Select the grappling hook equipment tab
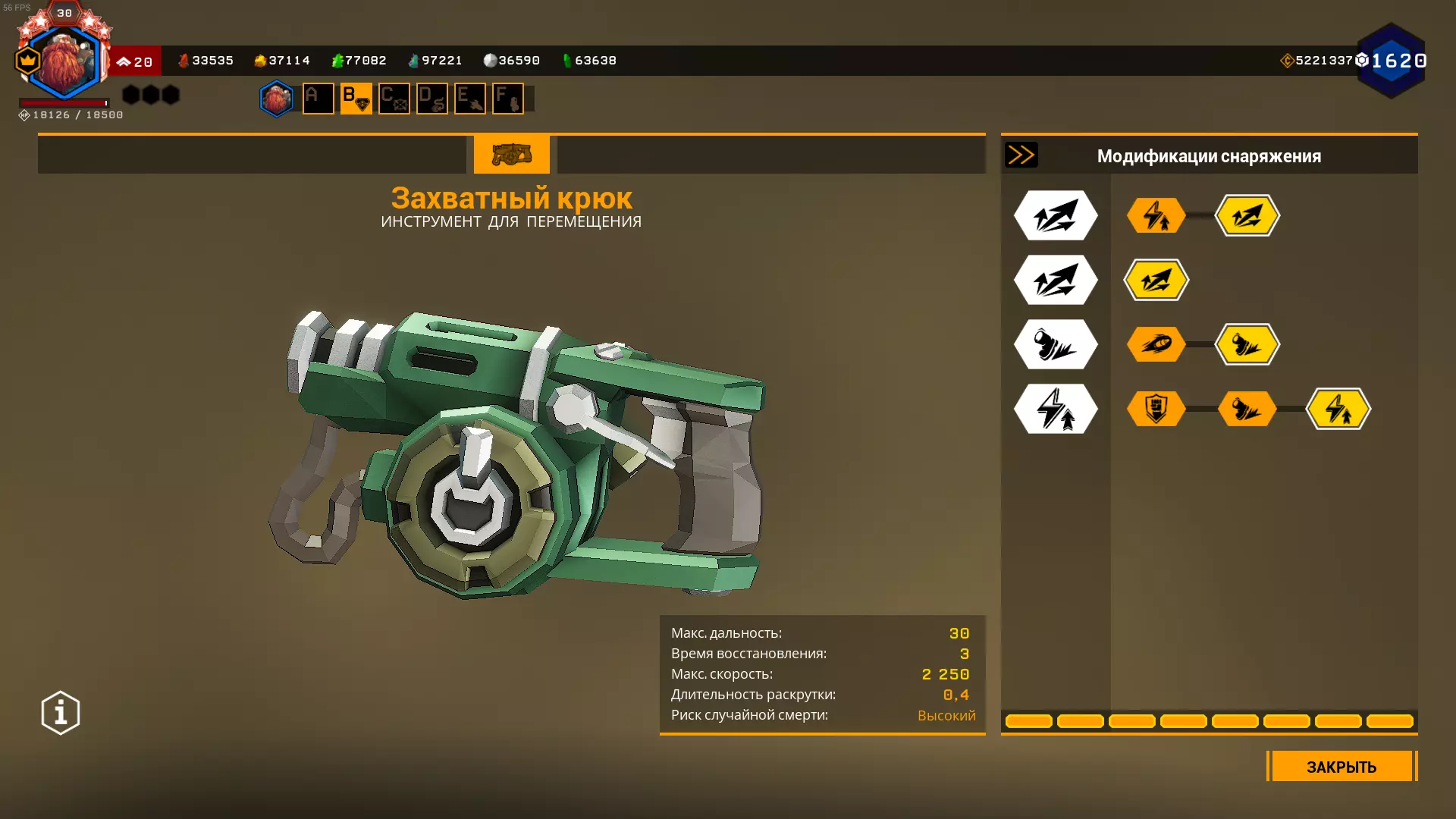The width and height of the screenshot is (1456, 819). coord(511,154)
